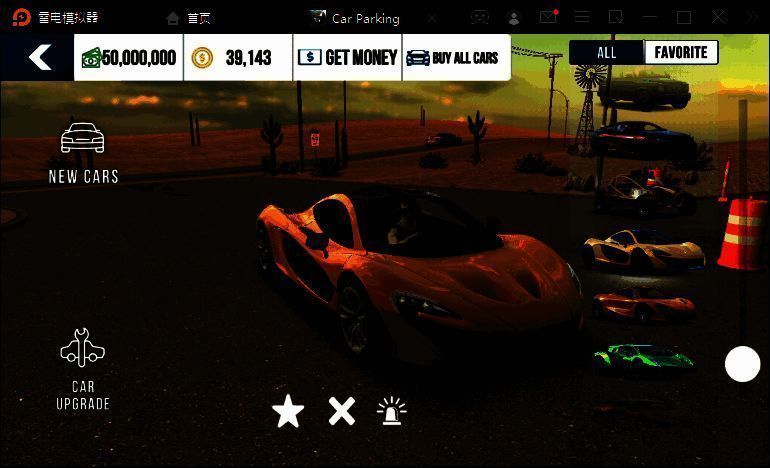Screen dimensions: 770x468
Task: Open the CAR UPGRADE menu
Action: click(x=83, y=369)
